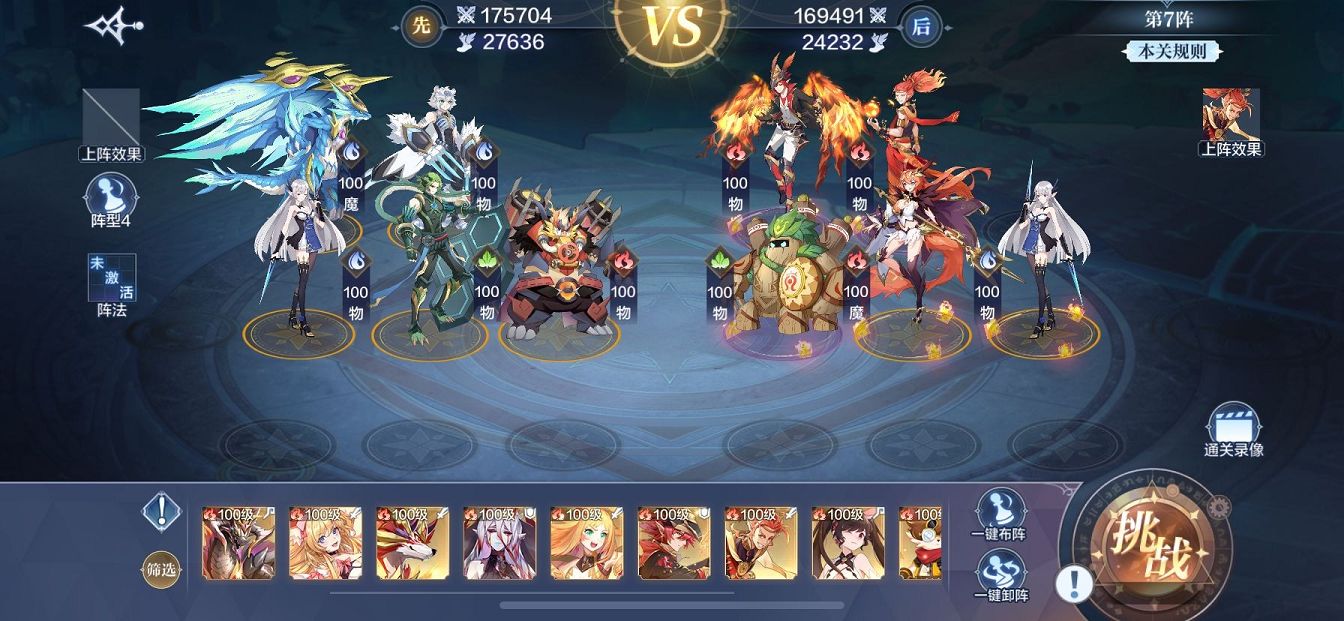Select the dark dragon hero card
1344x621 pixels.
click(238, 542)
